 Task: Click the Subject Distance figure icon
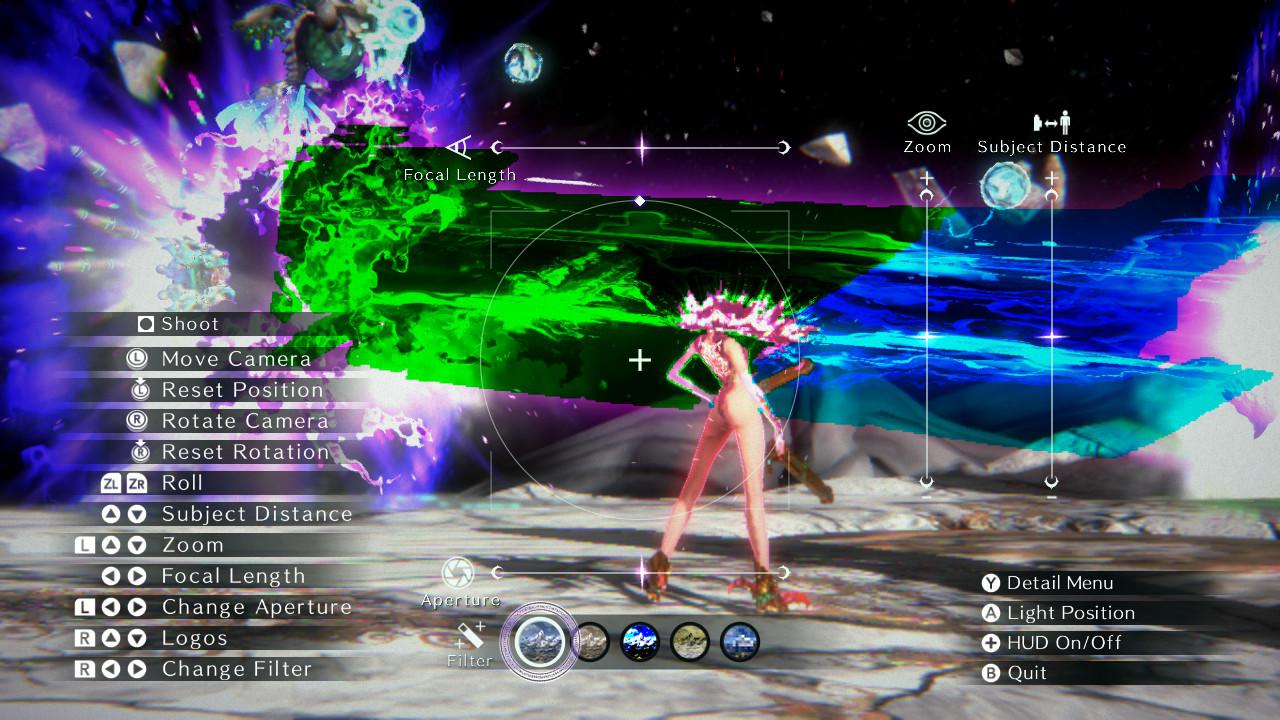1050,122
